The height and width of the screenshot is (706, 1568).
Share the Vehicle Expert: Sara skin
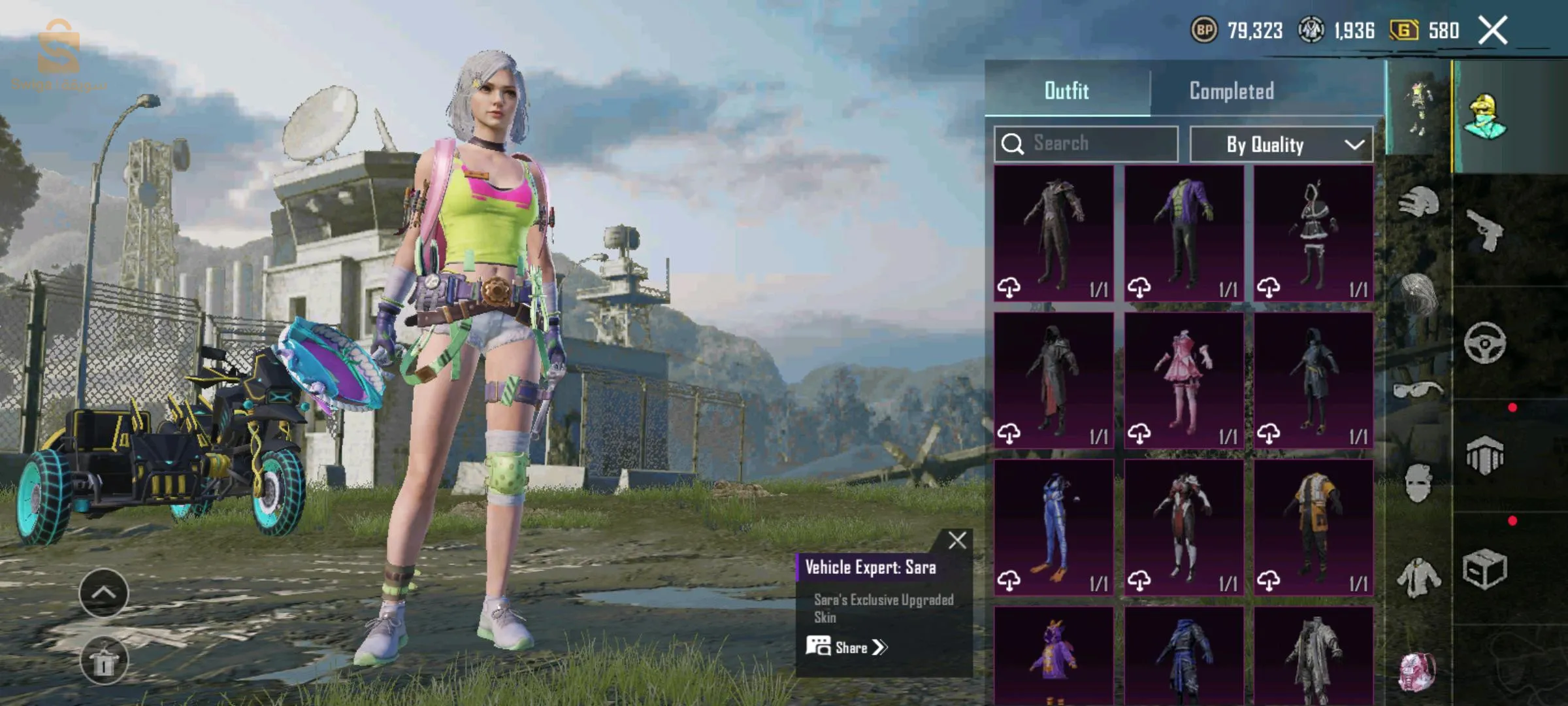click(847, 648)
